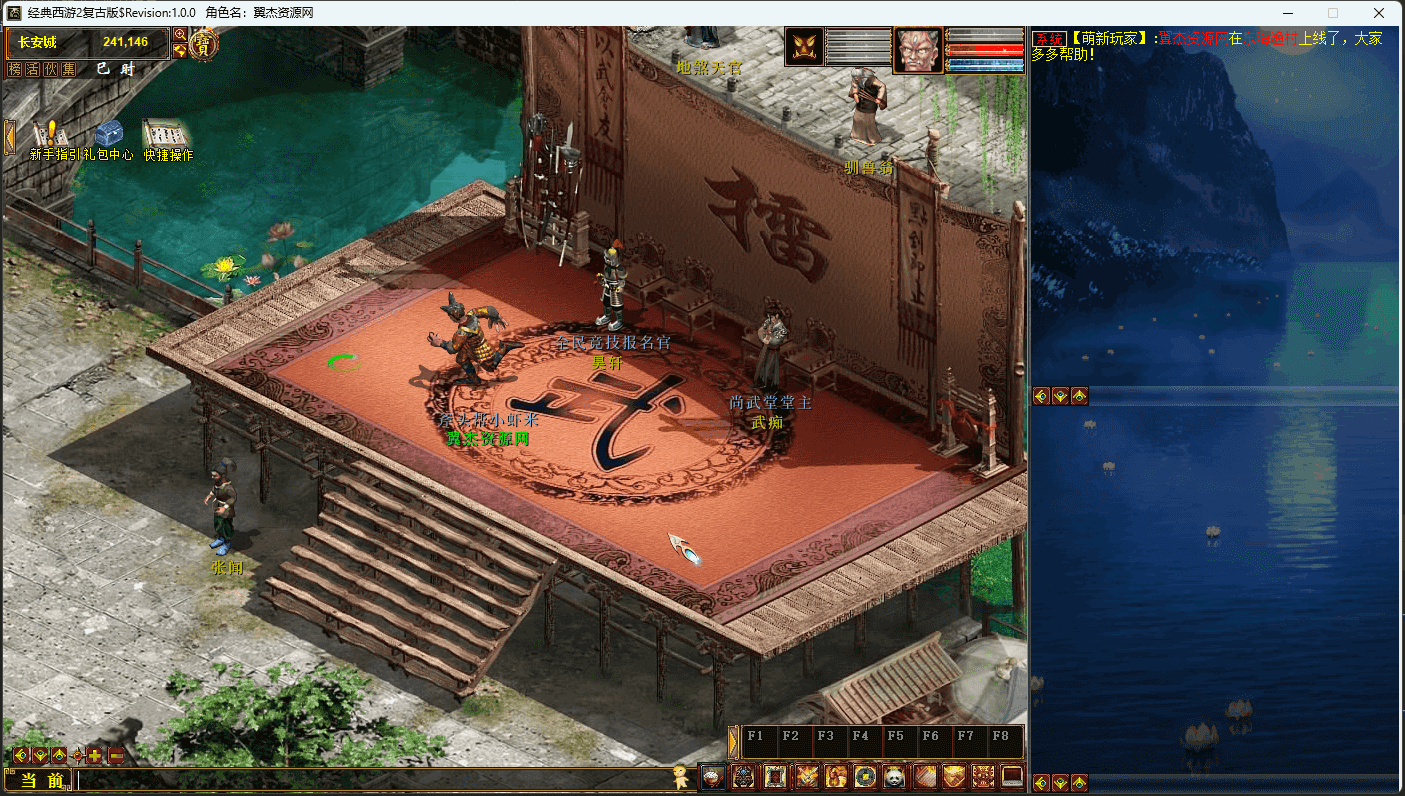Open the copper coin icon menu
Image resolution: width=1405 pixels, height=796 pixels.
[864, 776]
